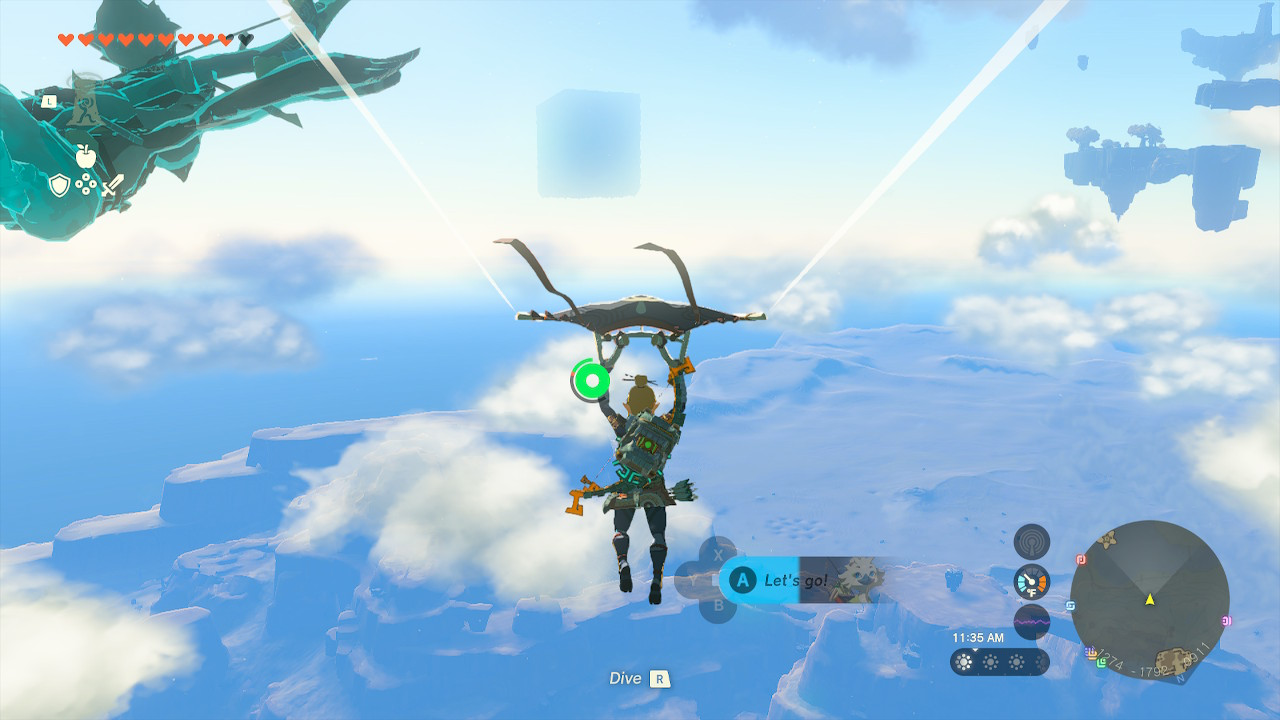Select the pink shrine marker on minimap
This screenshot has height=720, width=1280.
pos(1227,620)
